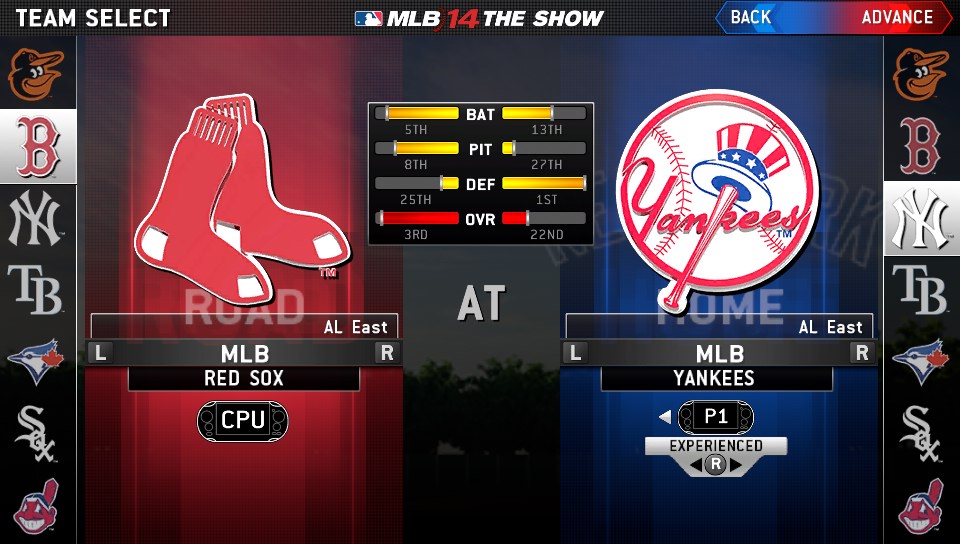
Task: Click ADVANCE to confirm the team selection
Action: pos(896,17)
